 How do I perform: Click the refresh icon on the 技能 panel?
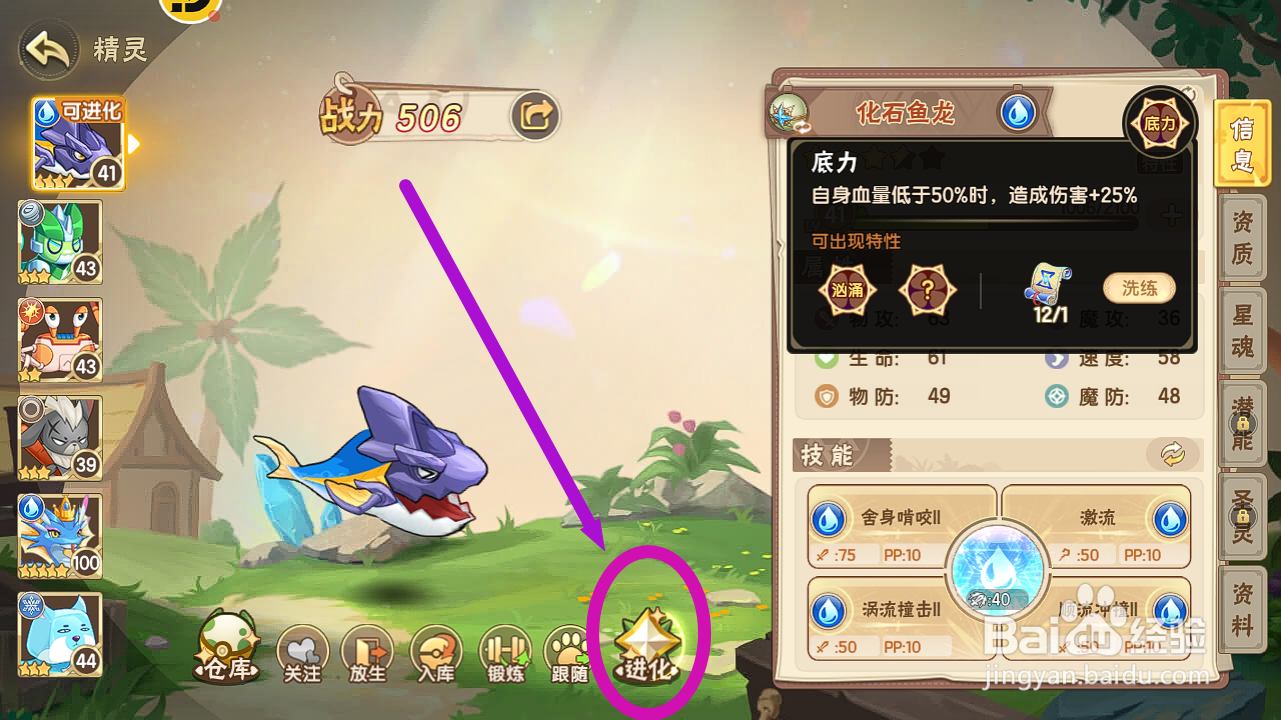(x=1174, y=453)
